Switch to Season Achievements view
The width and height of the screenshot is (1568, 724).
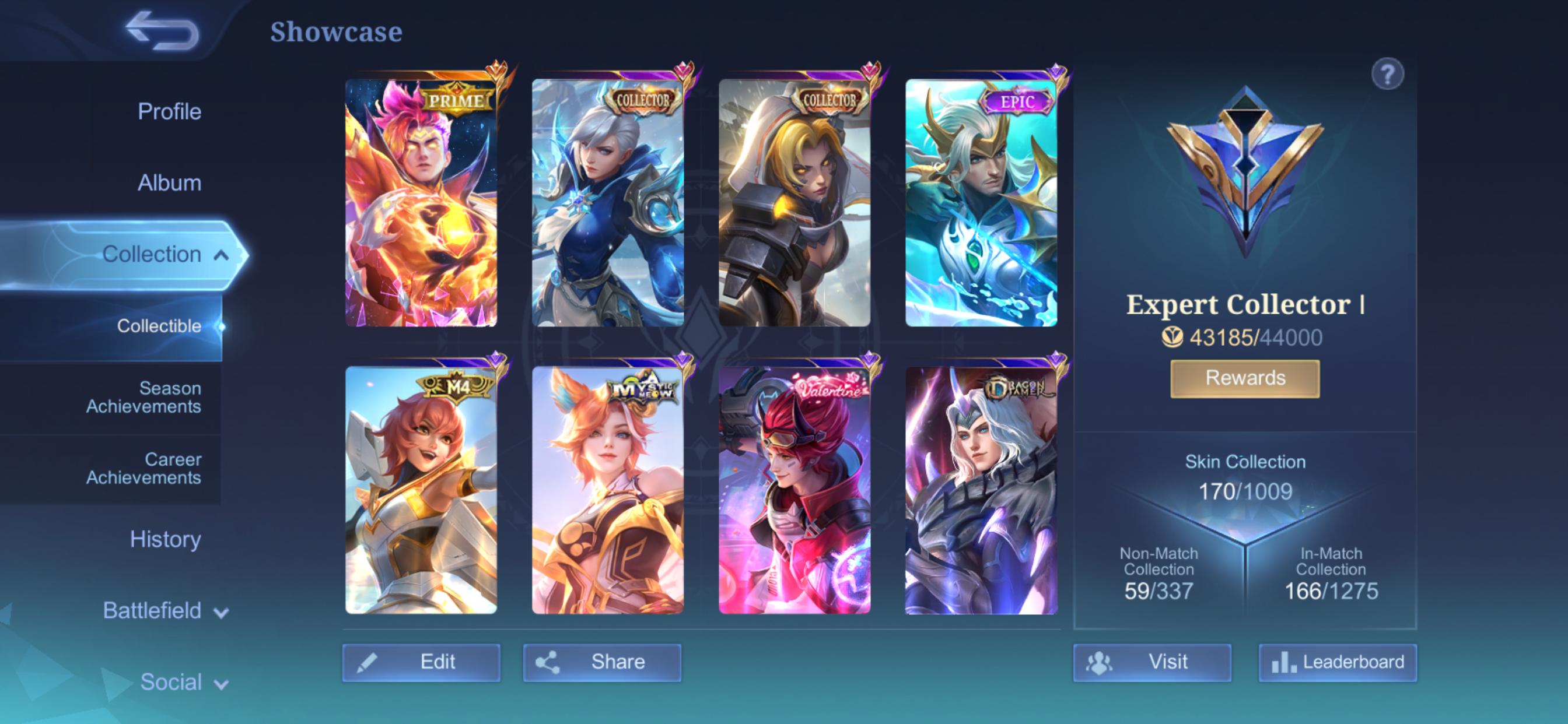[145, 398]
